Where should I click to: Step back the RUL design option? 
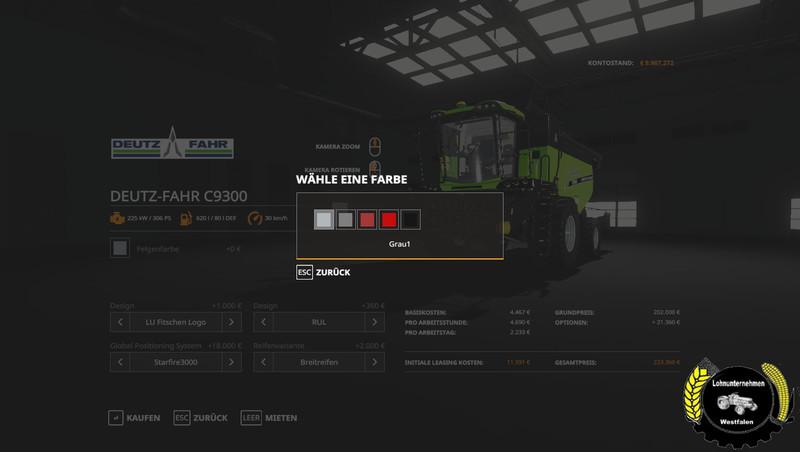(263, 322)
